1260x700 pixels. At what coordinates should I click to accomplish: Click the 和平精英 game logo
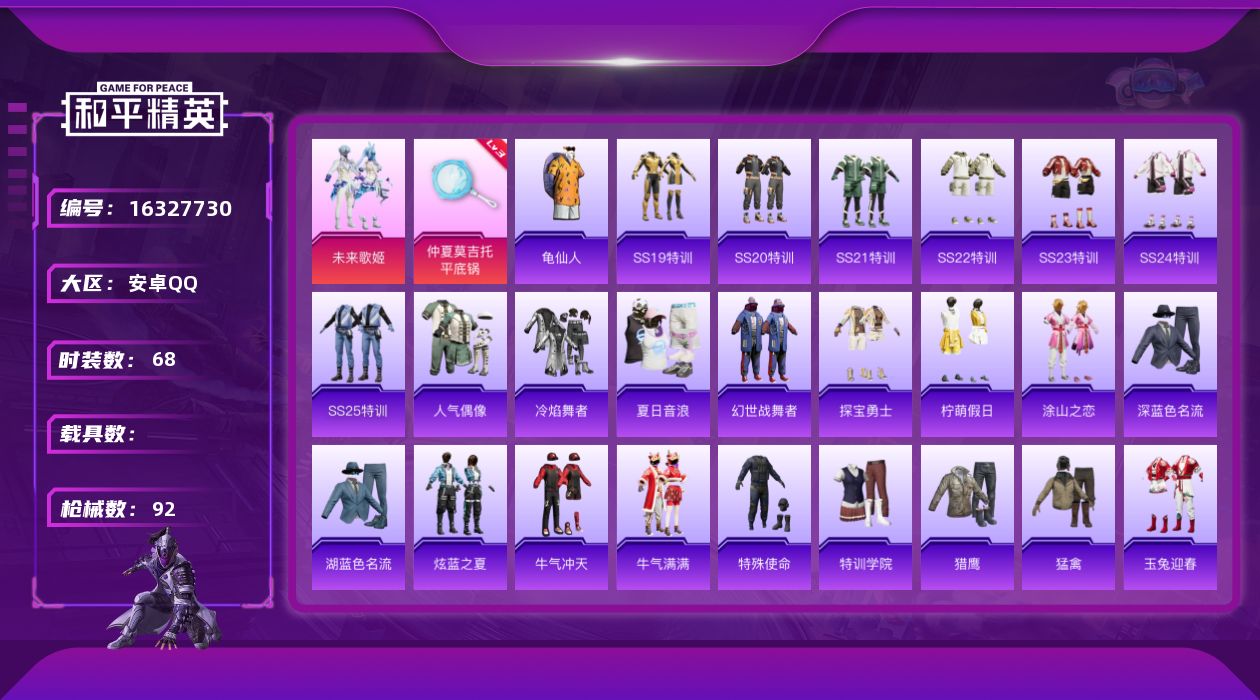click(x=144, y=110)
